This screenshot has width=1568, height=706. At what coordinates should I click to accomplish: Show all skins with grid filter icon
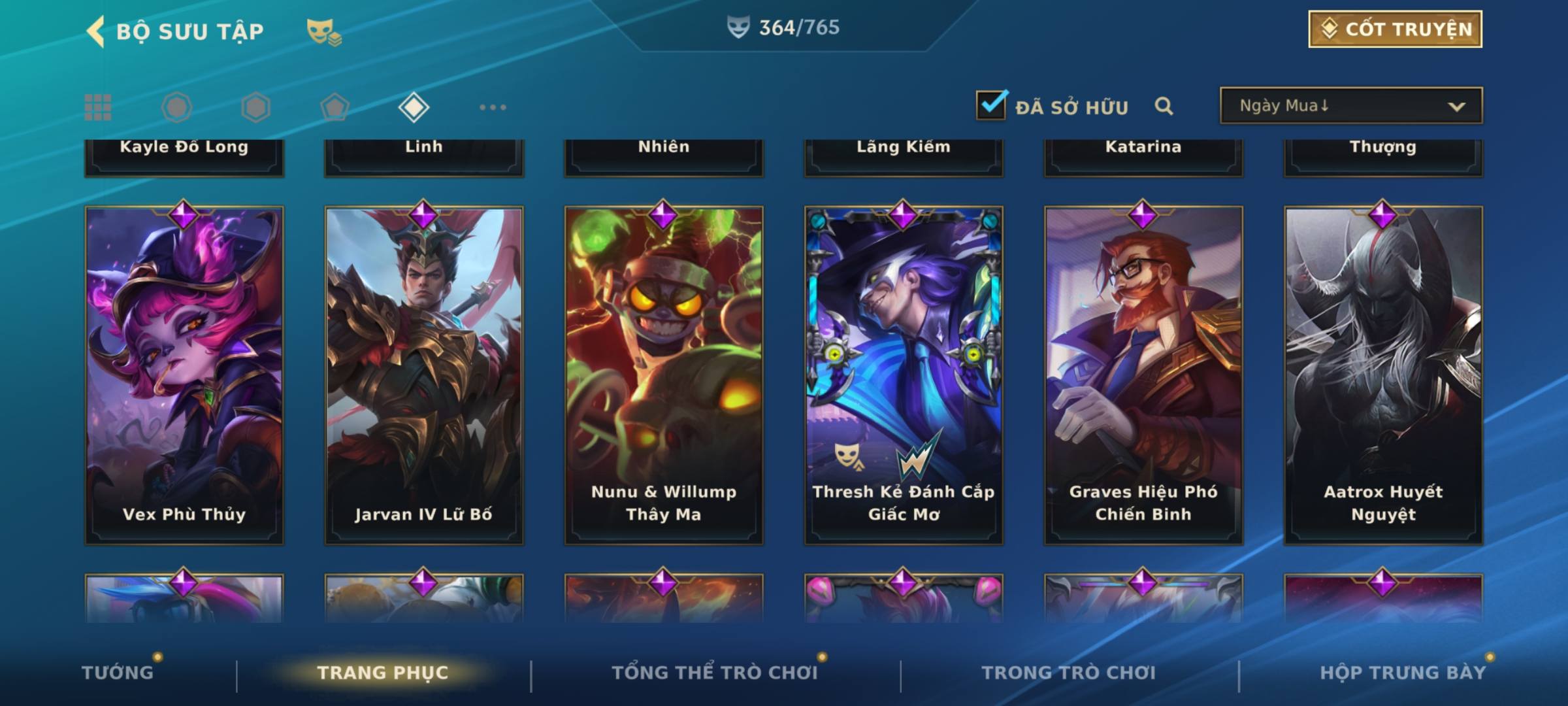[98, 107]
